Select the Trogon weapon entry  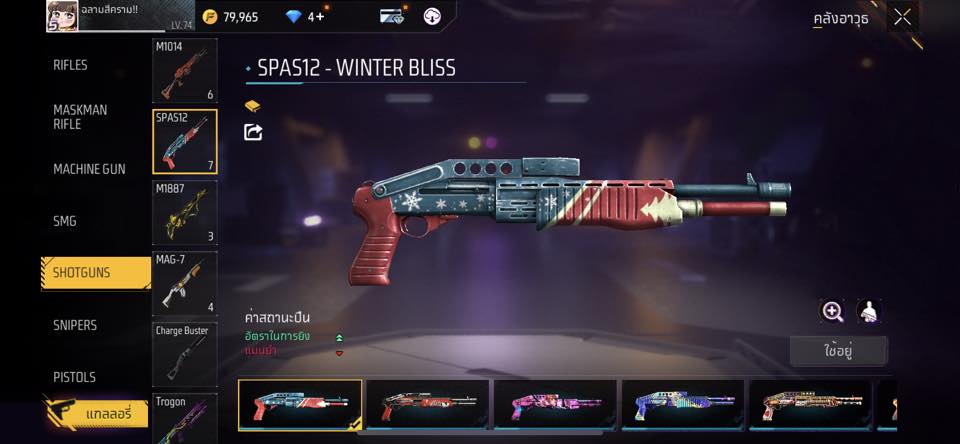[x=184, y=418]
